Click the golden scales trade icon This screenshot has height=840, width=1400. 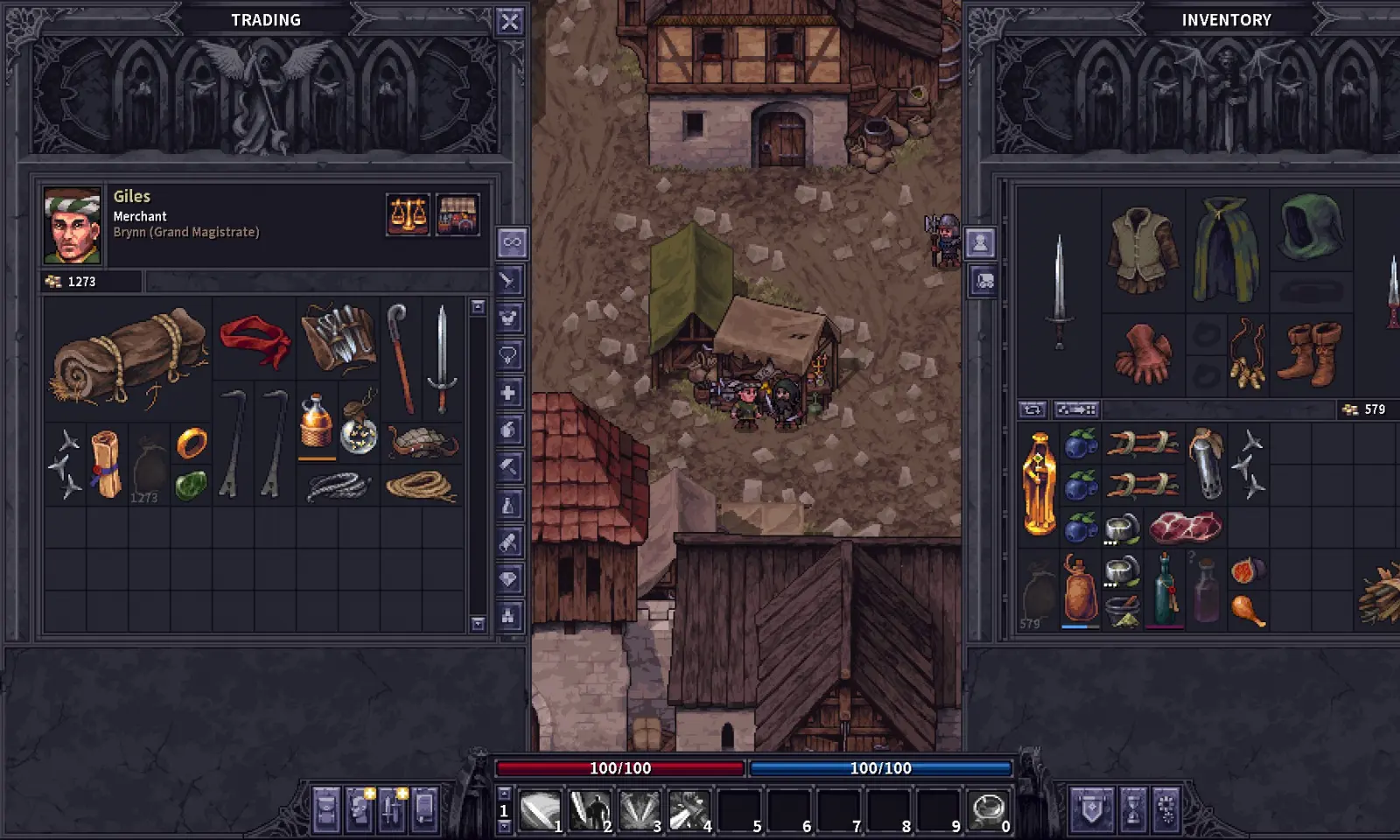408,215
